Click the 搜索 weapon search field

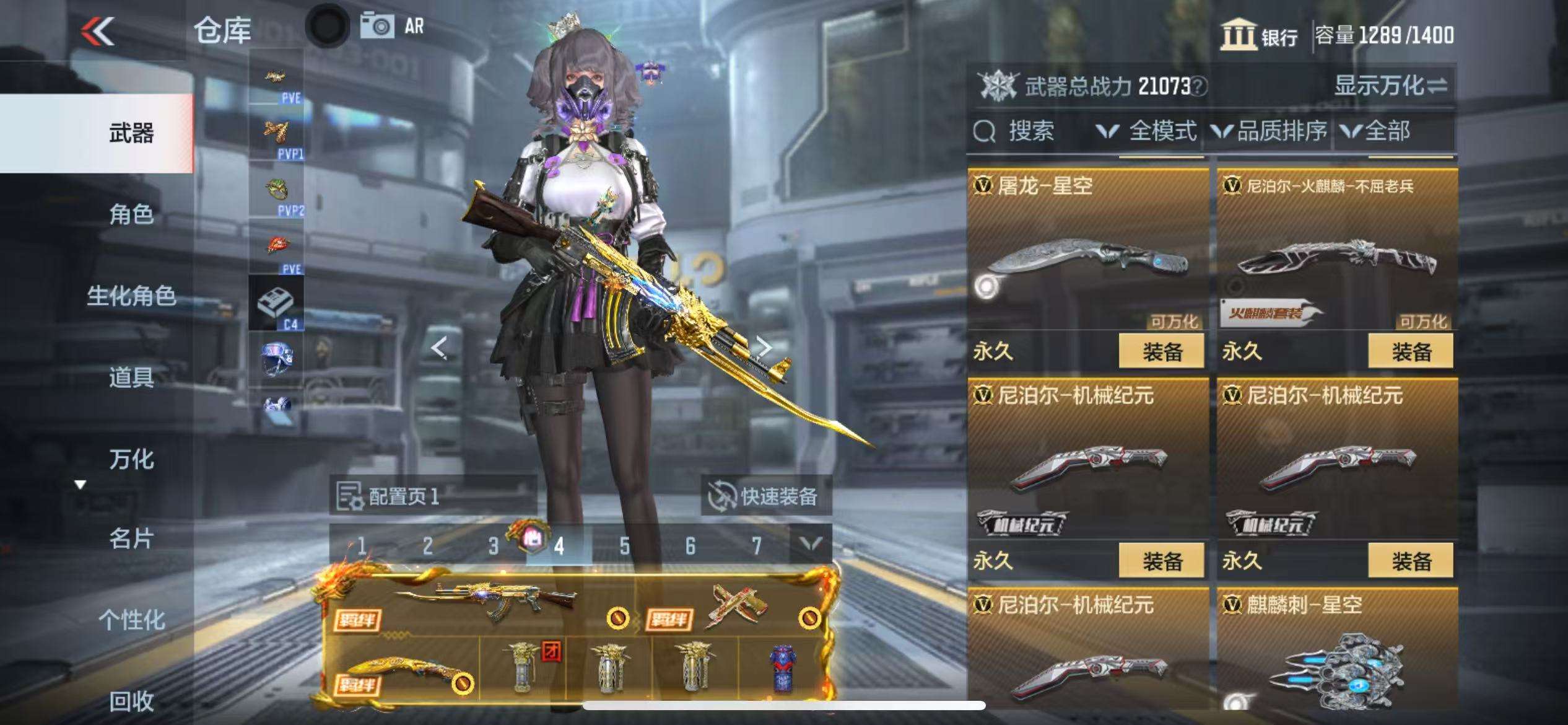(1028, 131)
